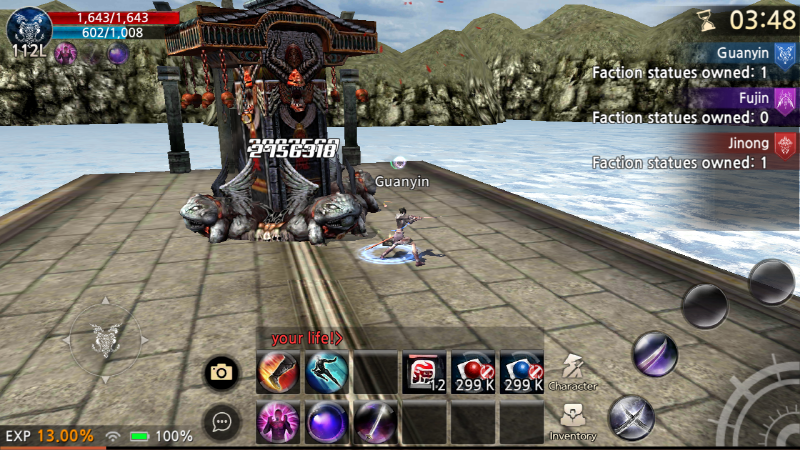Activate the flaming kick skill
Image resolution: width=800 pixels, height=450 pixels.
tap(277, 373)
